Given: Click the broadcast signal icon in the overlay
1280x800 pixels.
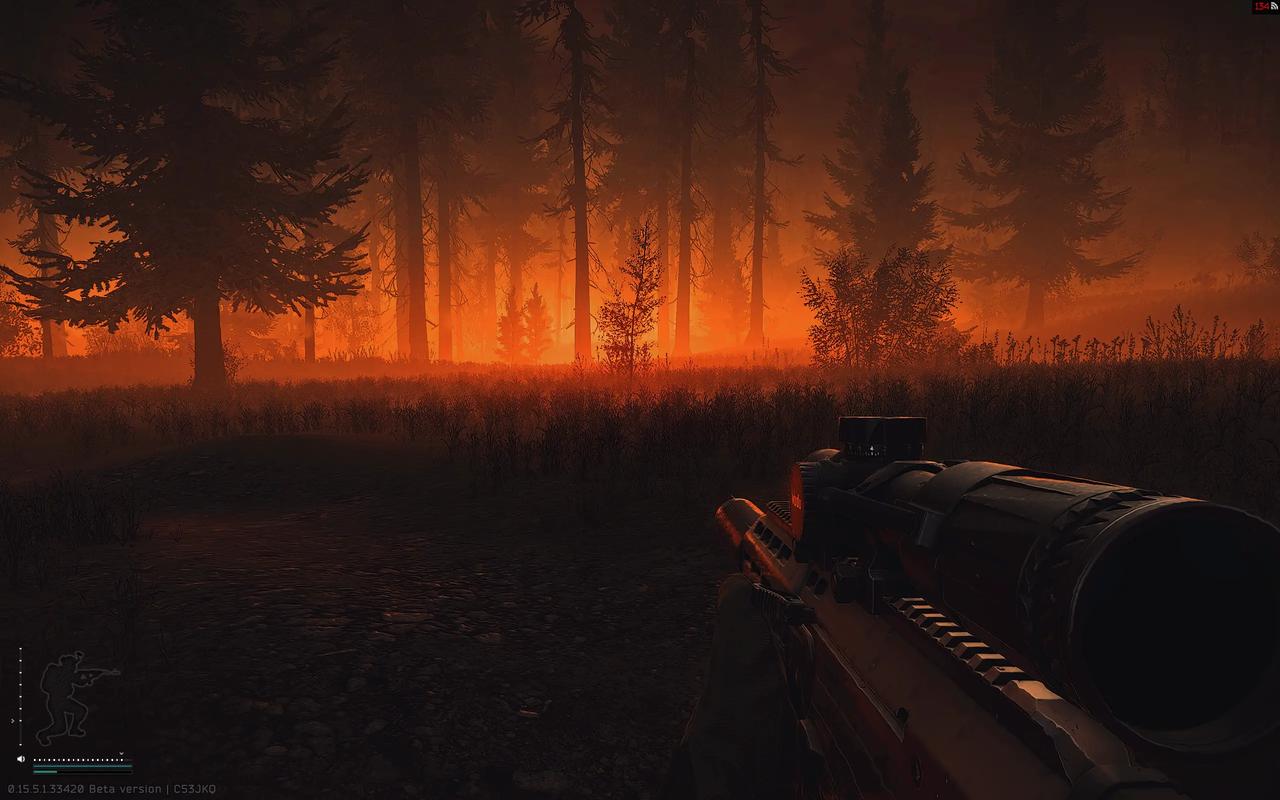Looking at the screenshot, I should point(1273,7).
